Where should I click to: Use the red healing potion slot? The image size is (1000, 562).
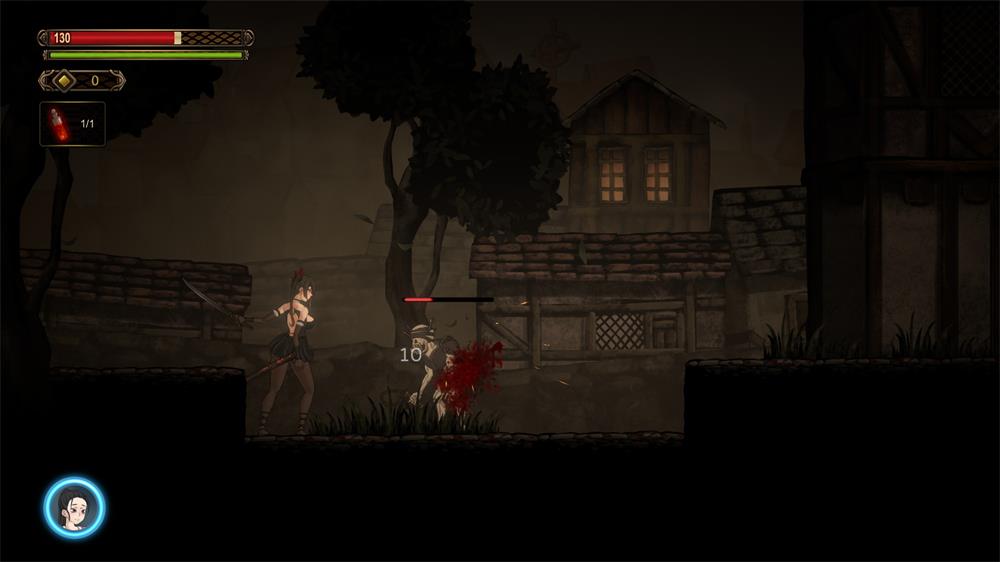[72, 124]
